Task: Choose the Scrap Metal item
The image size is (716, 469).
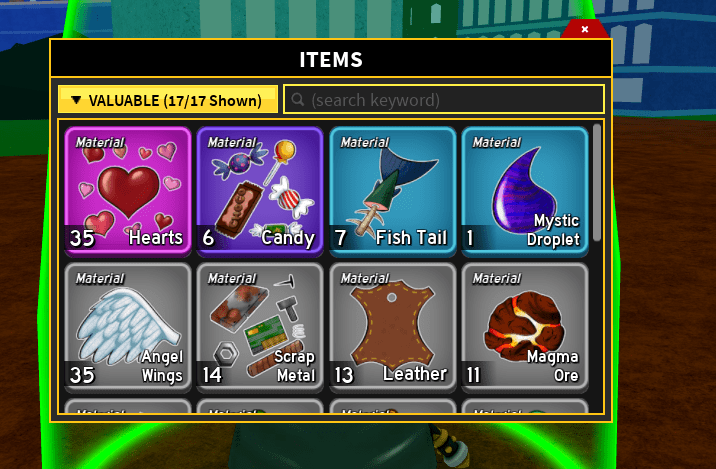Action: [260, 325]
